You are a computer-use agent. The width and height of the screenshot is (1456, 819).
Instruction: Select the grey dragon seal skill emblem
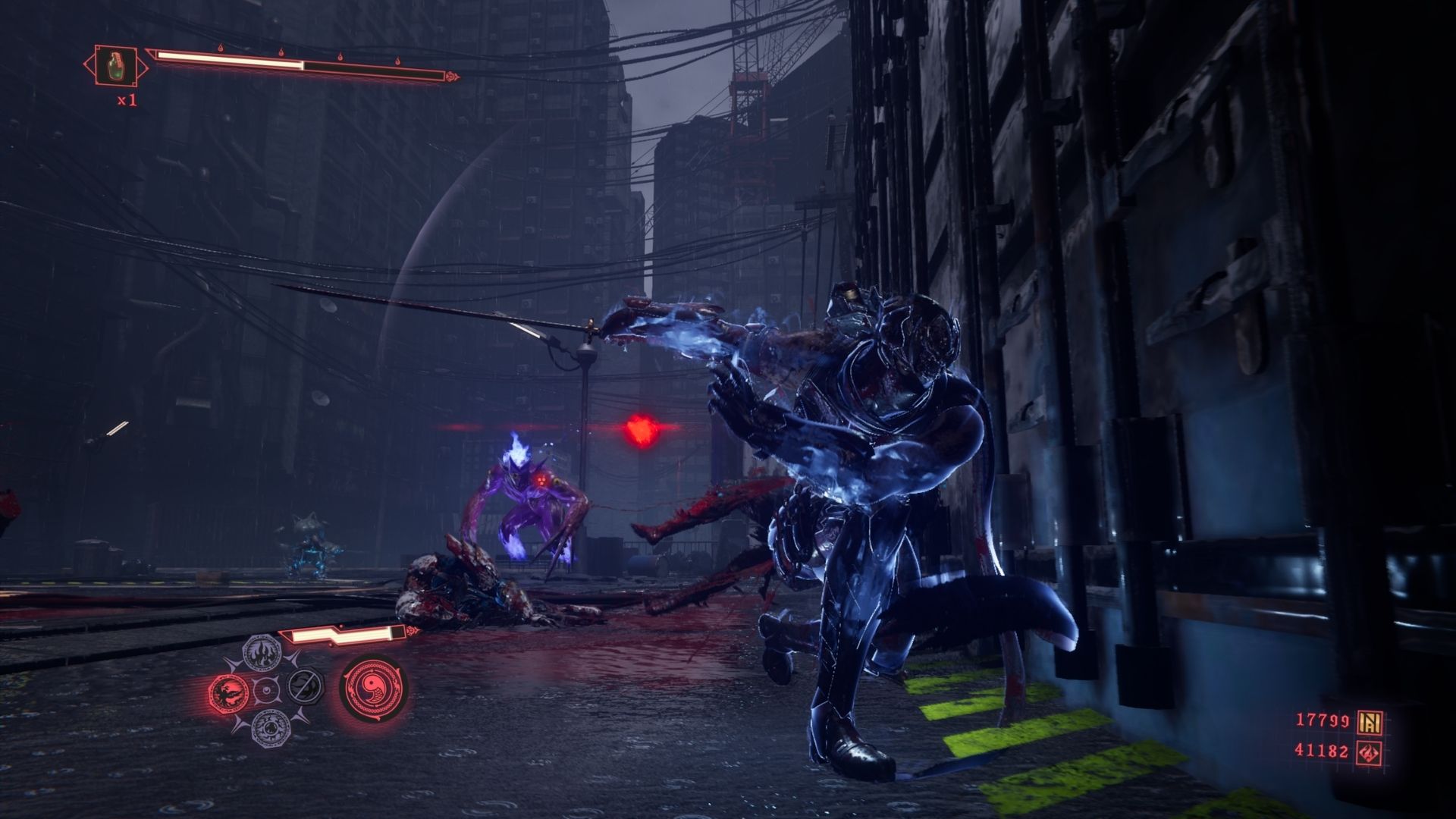pyautogui.click(x=270, y=726)
